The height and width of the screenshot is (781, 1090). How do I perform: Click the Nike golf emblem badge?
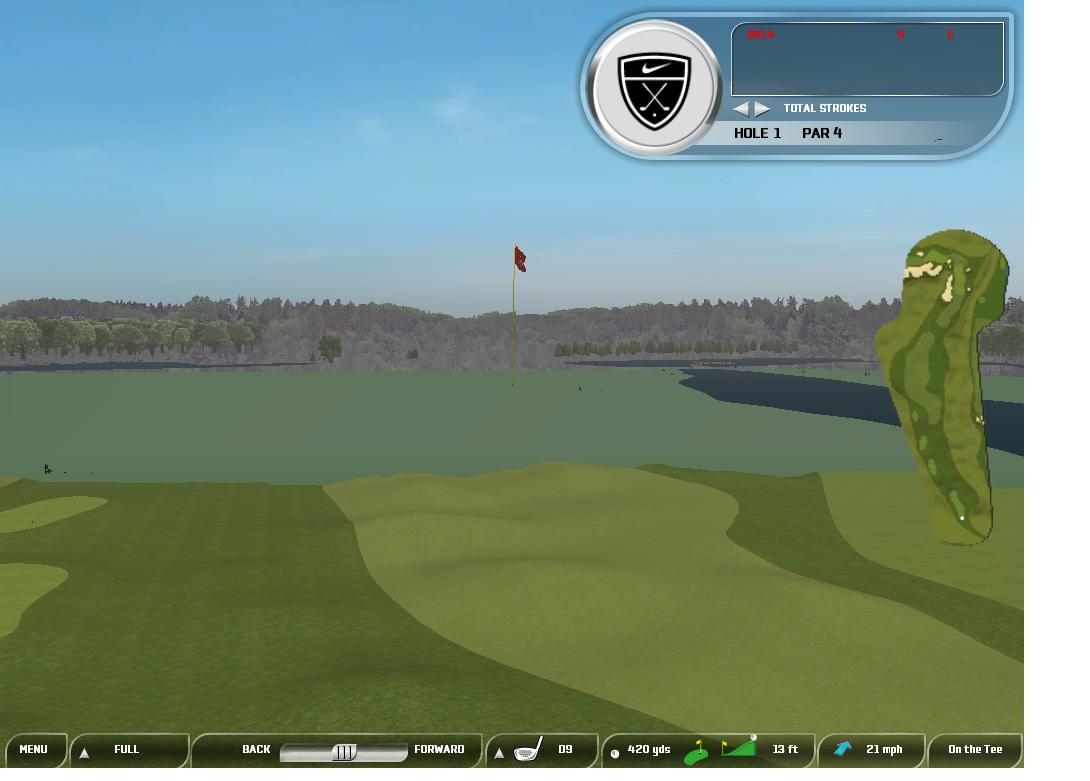click(x=654, y=89)
